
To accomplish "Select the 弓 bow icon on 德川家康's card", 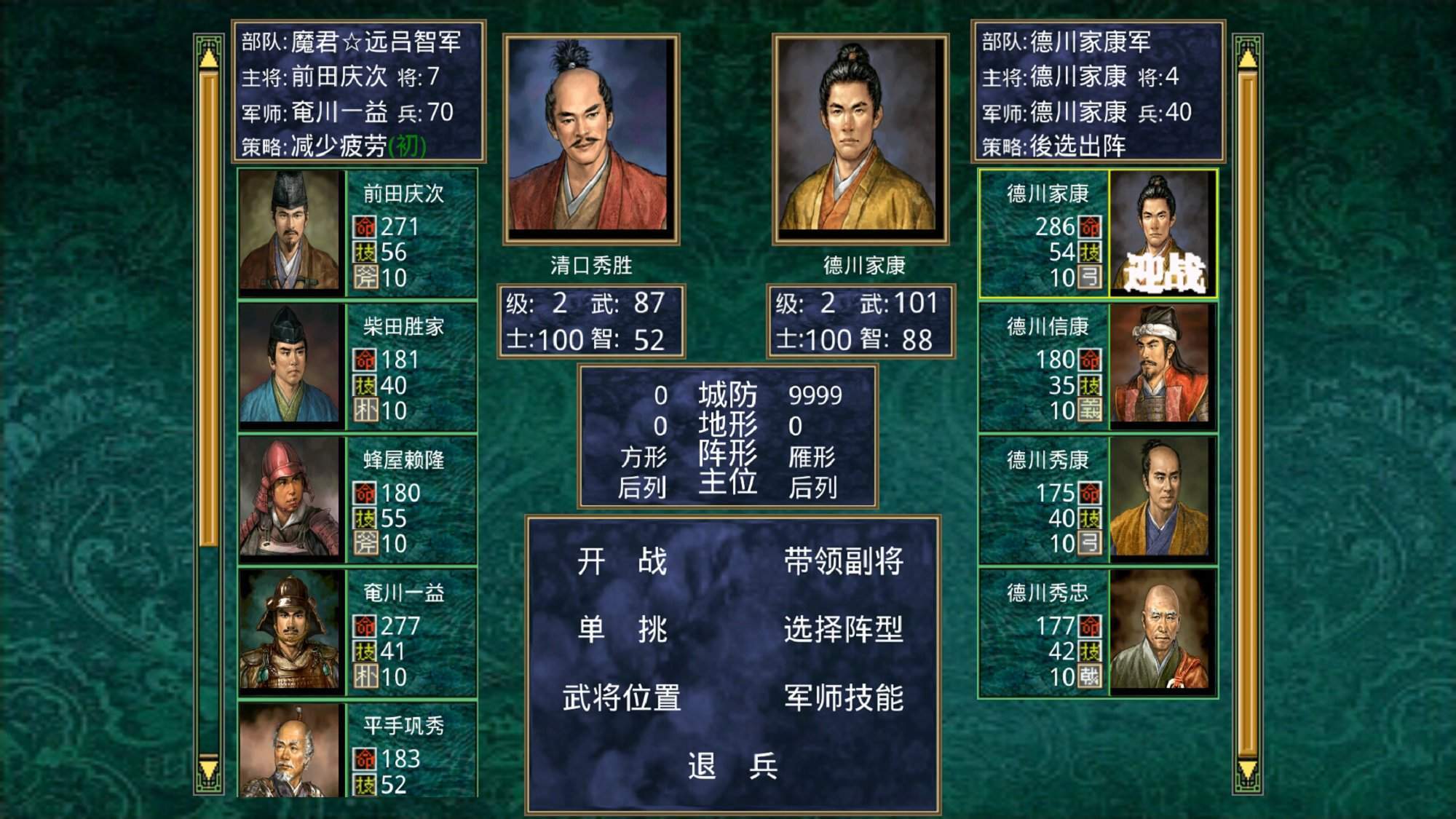I will coord(1089,275).
